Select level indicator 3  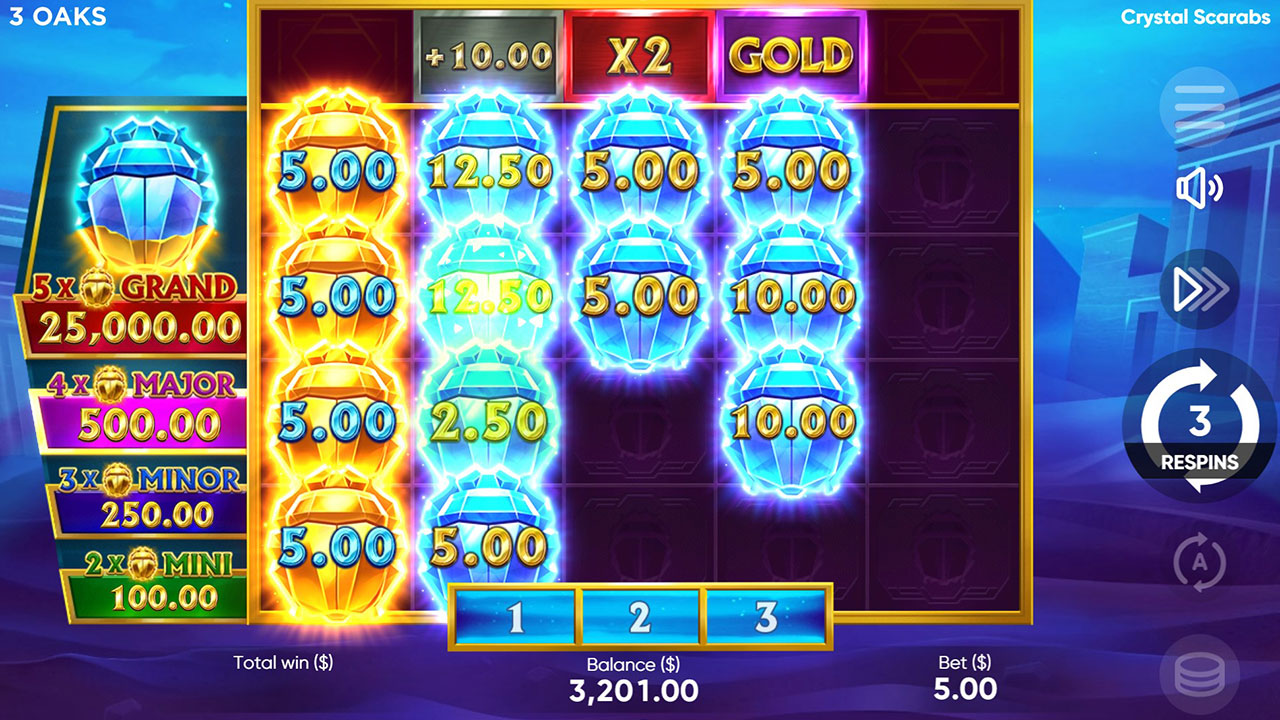tap(765, 616)
